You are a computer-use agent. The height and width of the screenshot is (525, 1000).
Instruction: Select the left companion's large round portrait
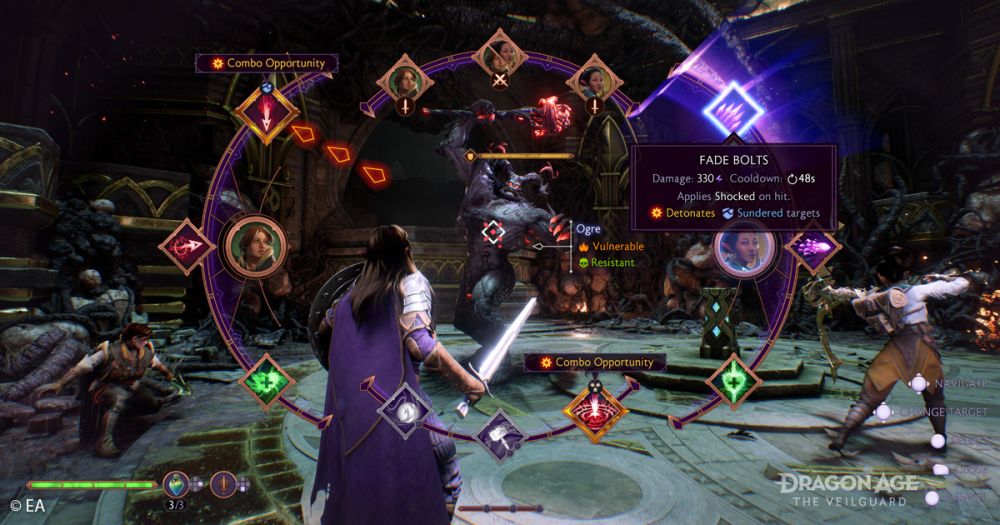click(x=249, y=243)
